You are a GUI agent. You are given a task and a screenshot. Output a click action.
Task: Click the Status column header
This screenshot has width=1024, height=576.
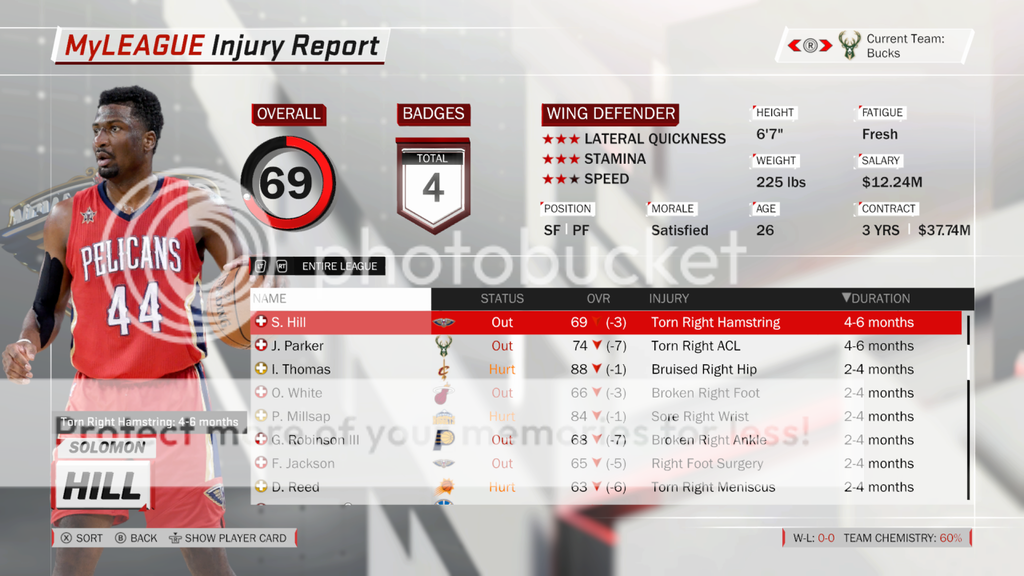tap(502, 298)
